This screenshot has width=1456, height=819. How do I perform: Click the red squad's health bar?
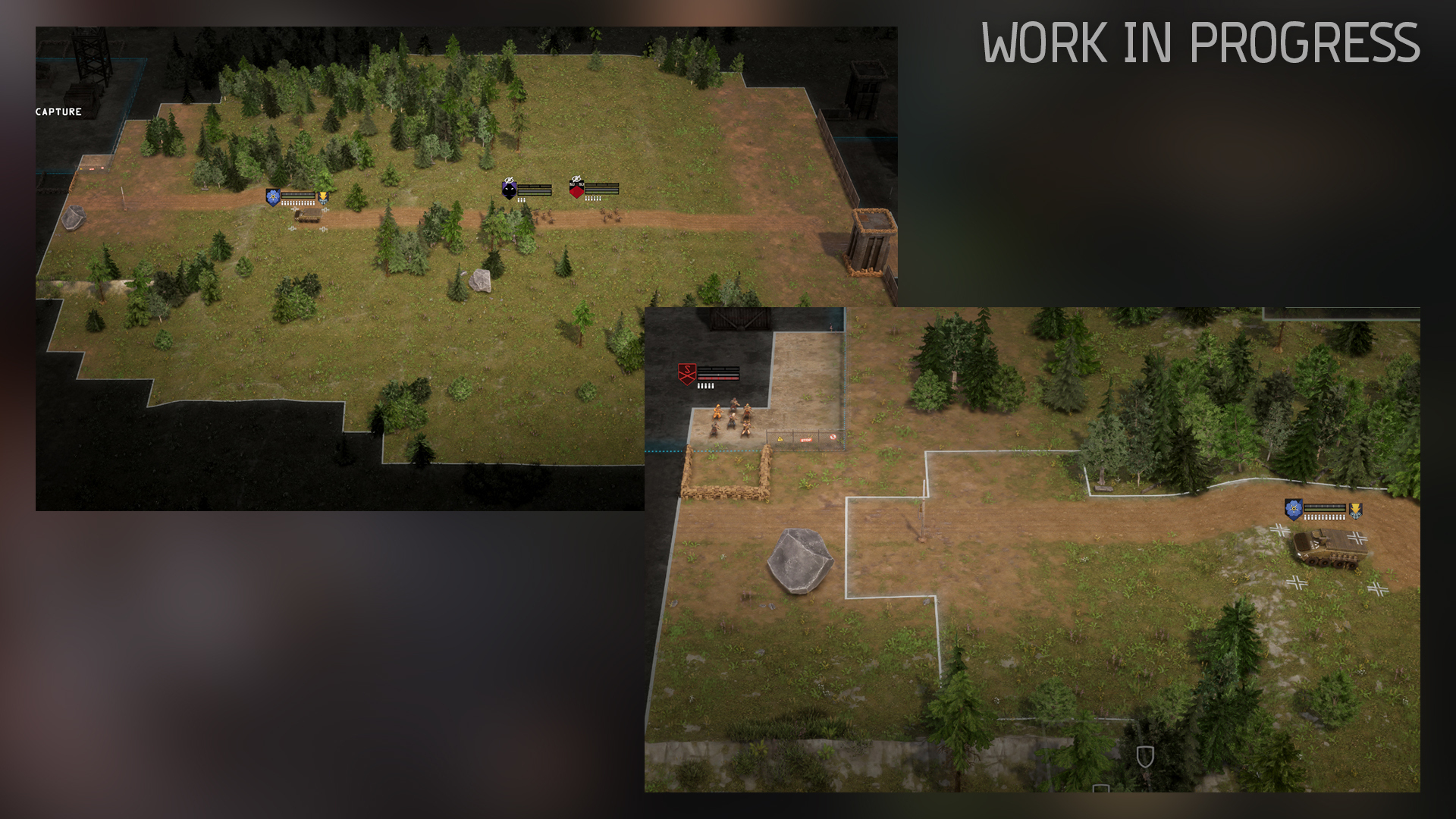click(x=718, y=378)
